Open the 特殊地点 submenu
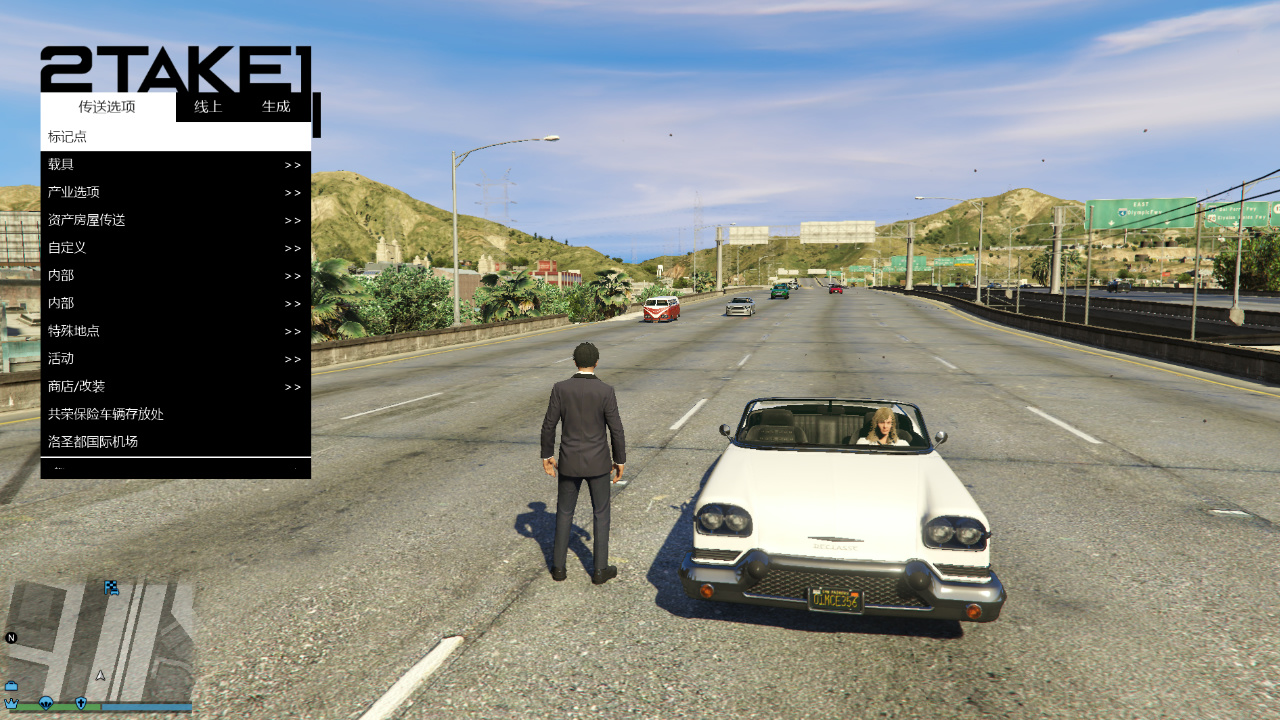The width and height of the screenshot is (1280, 720). click(x=175, y=331)
